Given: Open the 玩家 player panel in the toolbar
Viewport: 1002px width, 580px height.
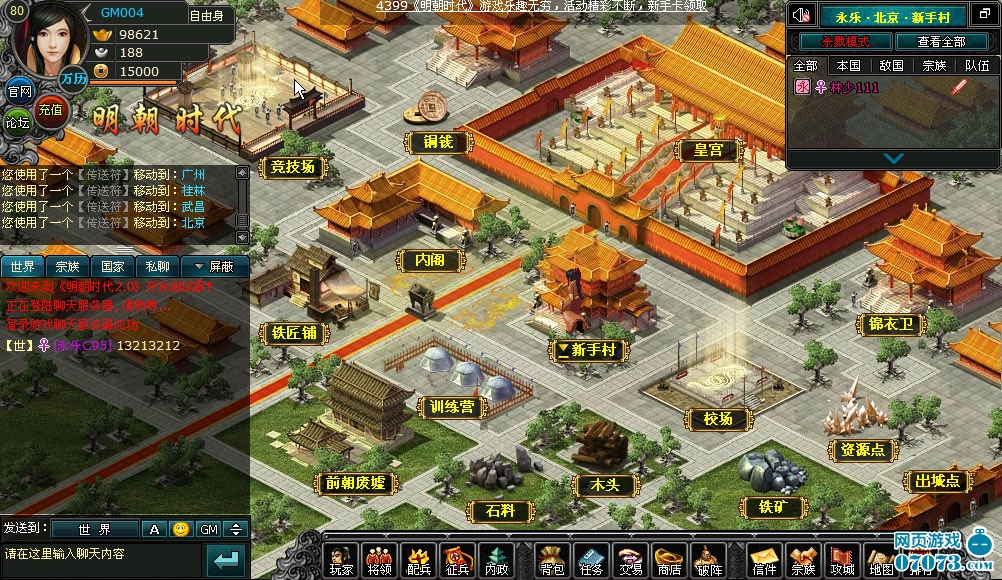Looking at the screenshot, I should point(342,561).
